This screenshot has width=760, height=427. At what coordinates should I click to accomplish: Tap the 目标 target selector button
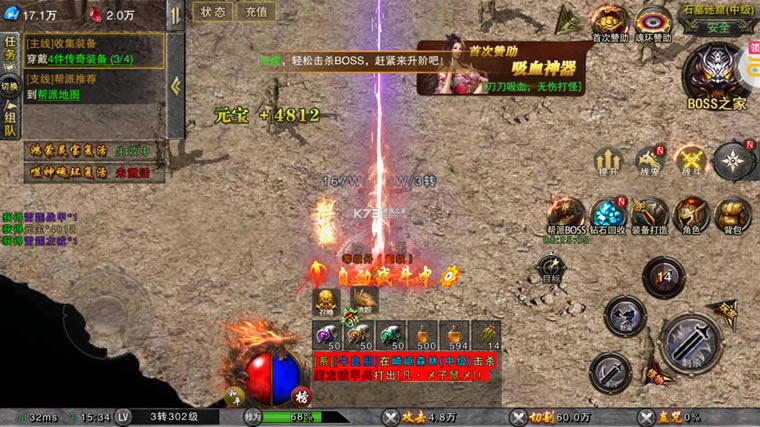(x=551, y=269)
